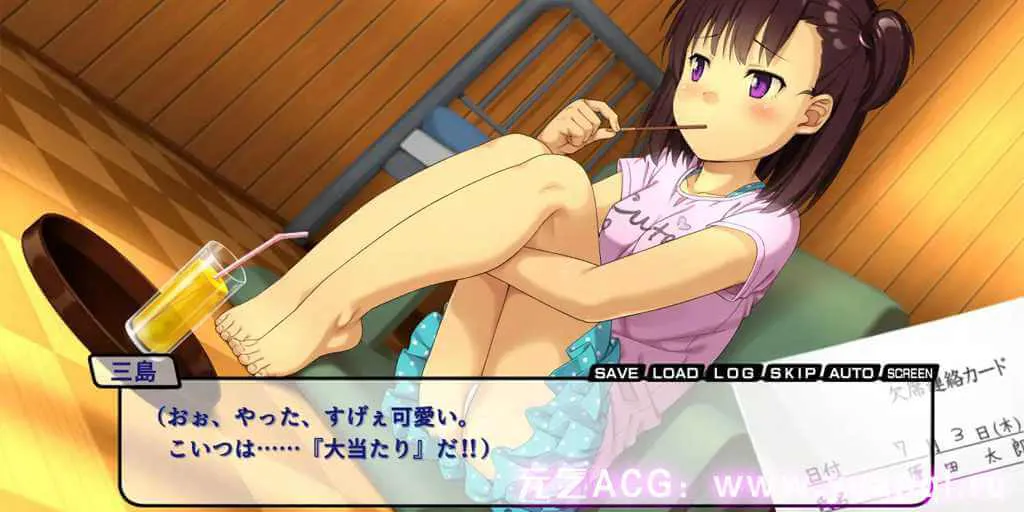Activate SKIP mode
This screenshot has height=512, width=1024.
(794, 373)
